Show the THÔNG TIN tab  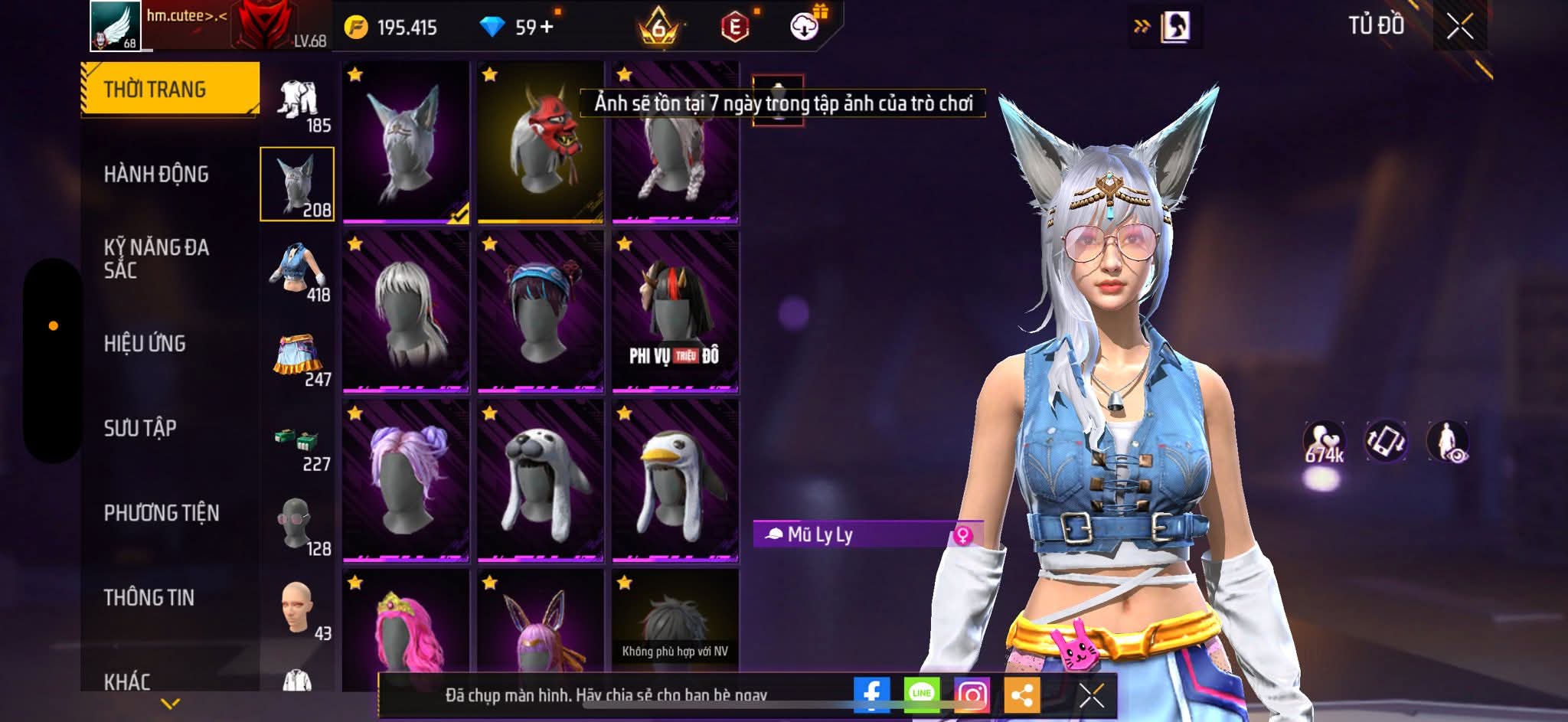click(149, 597)
